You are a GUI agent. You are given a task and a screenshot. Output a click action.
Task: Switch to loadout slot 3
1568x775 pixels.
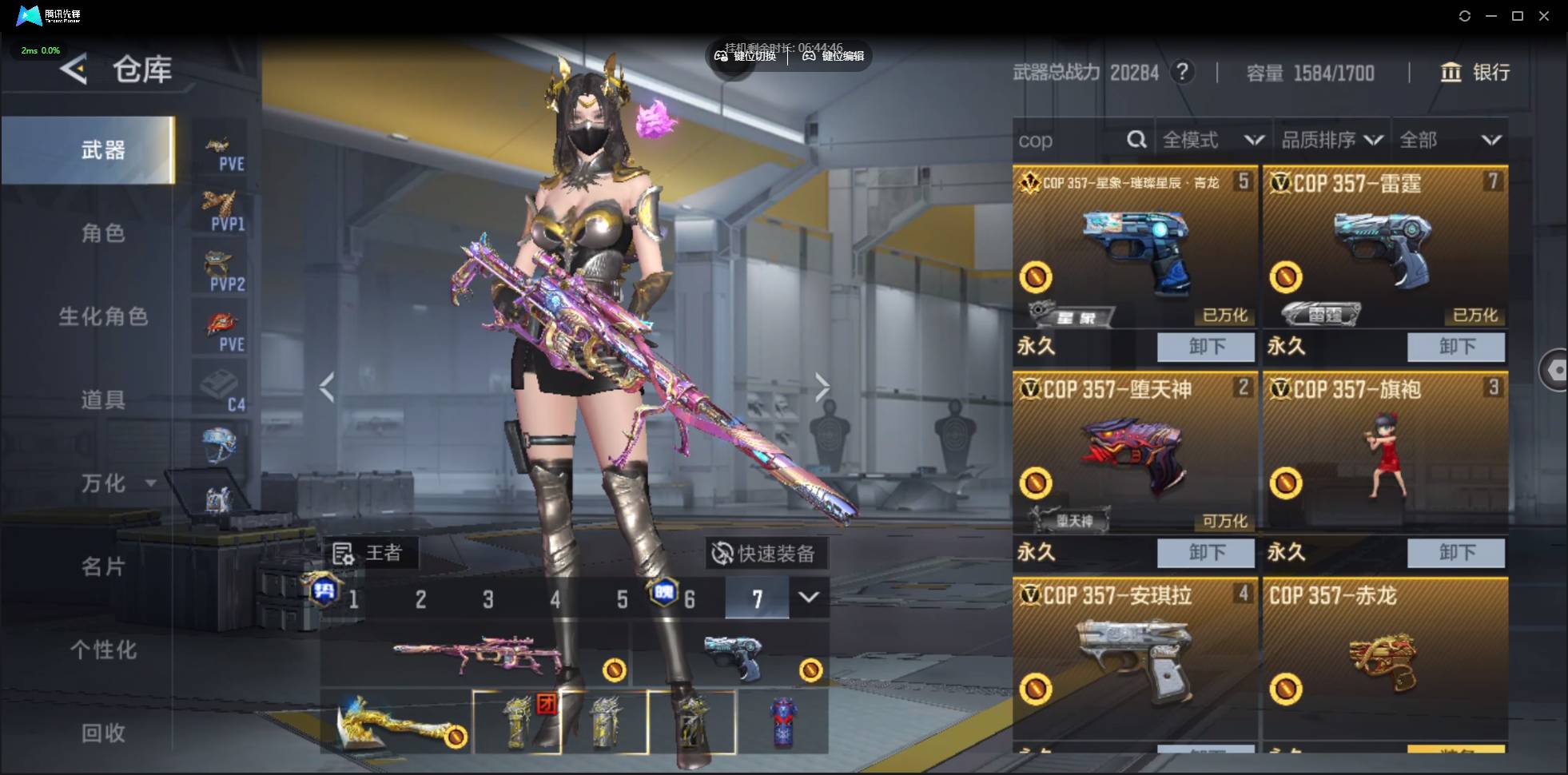point(488,599)
